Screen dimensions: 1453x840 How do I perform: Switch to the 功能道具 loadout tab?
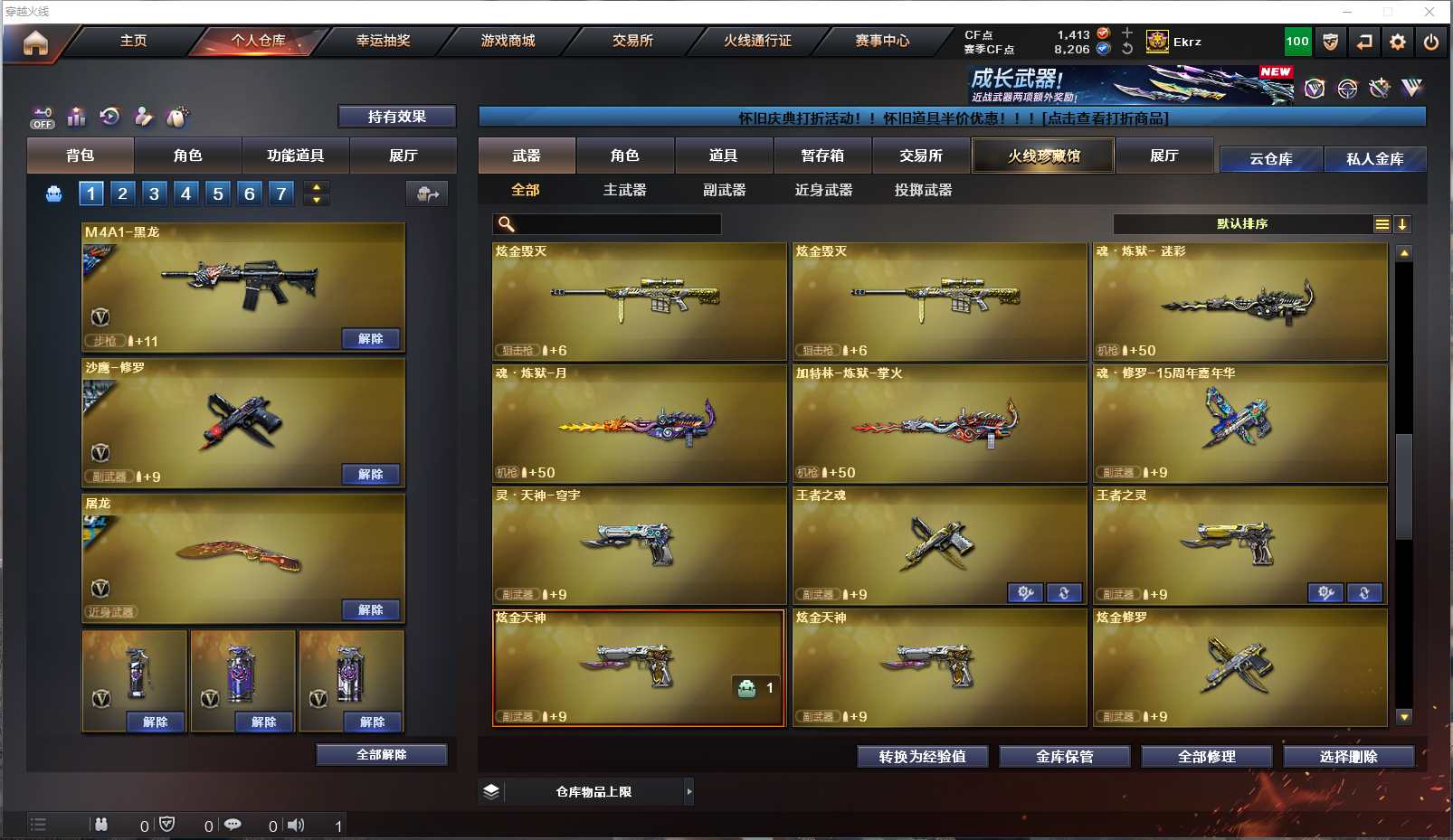[x=295, y=156]
